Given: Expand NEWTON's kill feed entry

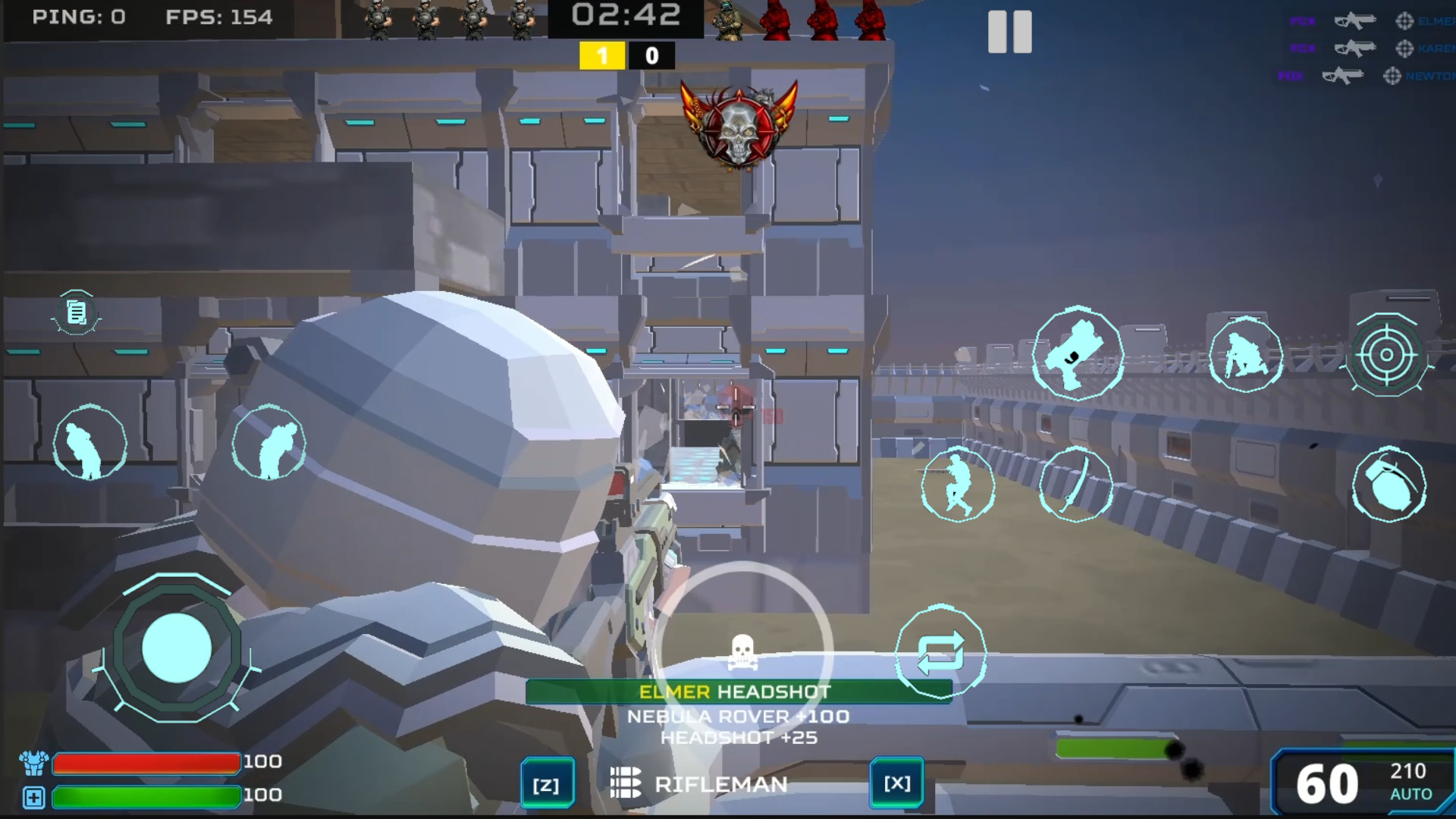Looking at the screenshot, I should [x=1428, y=76].
